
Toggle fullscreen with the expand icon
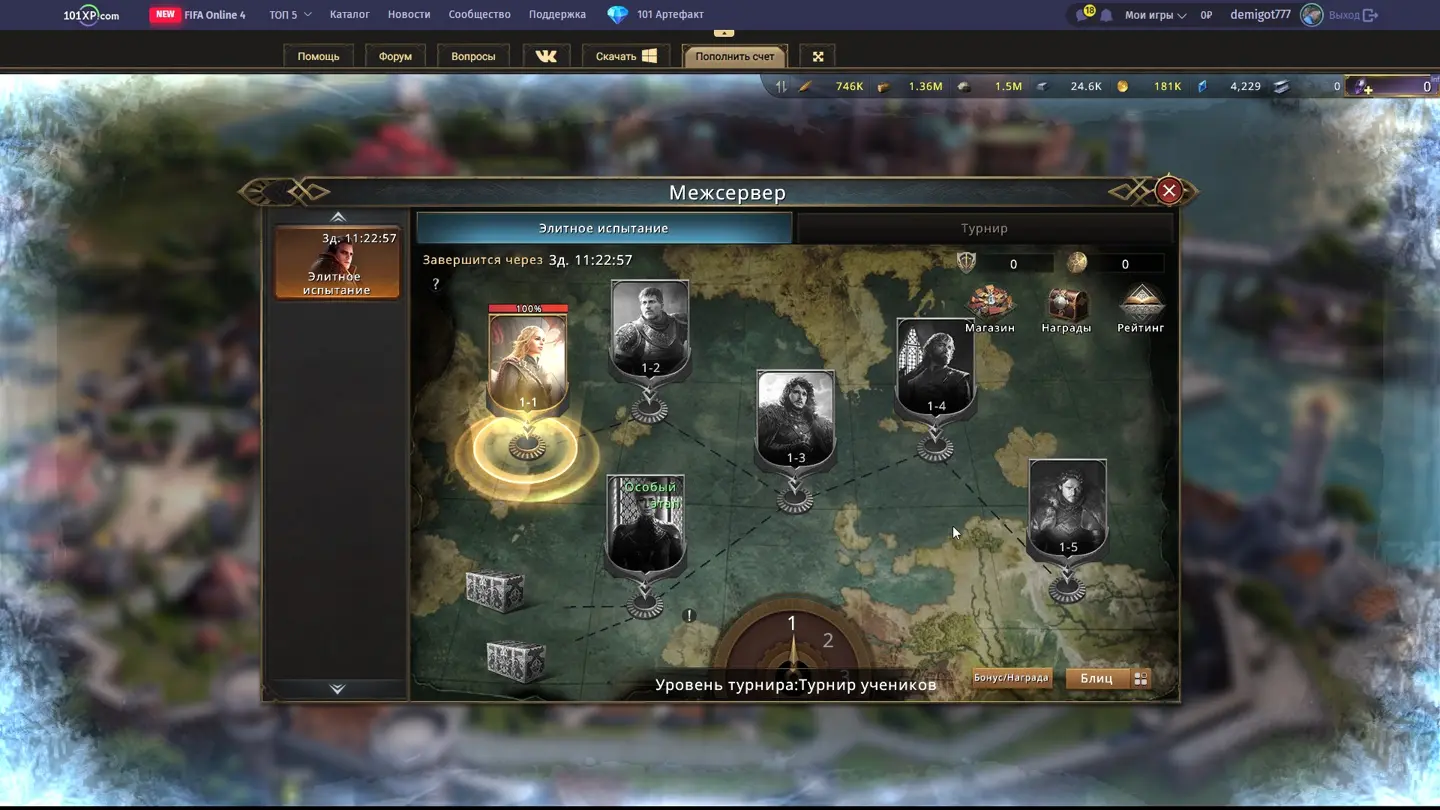pos(818,56)
